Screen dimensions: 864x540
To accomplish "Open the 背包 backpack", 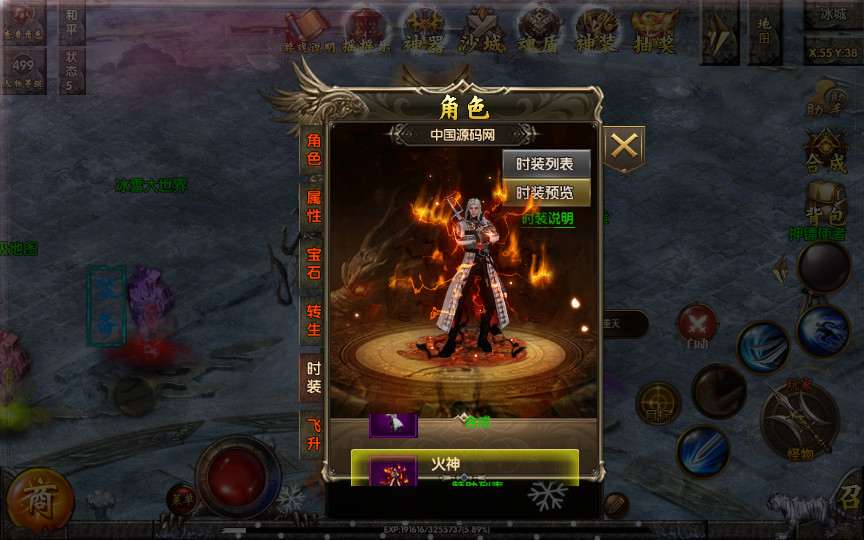I will click(x=825, y=203).
